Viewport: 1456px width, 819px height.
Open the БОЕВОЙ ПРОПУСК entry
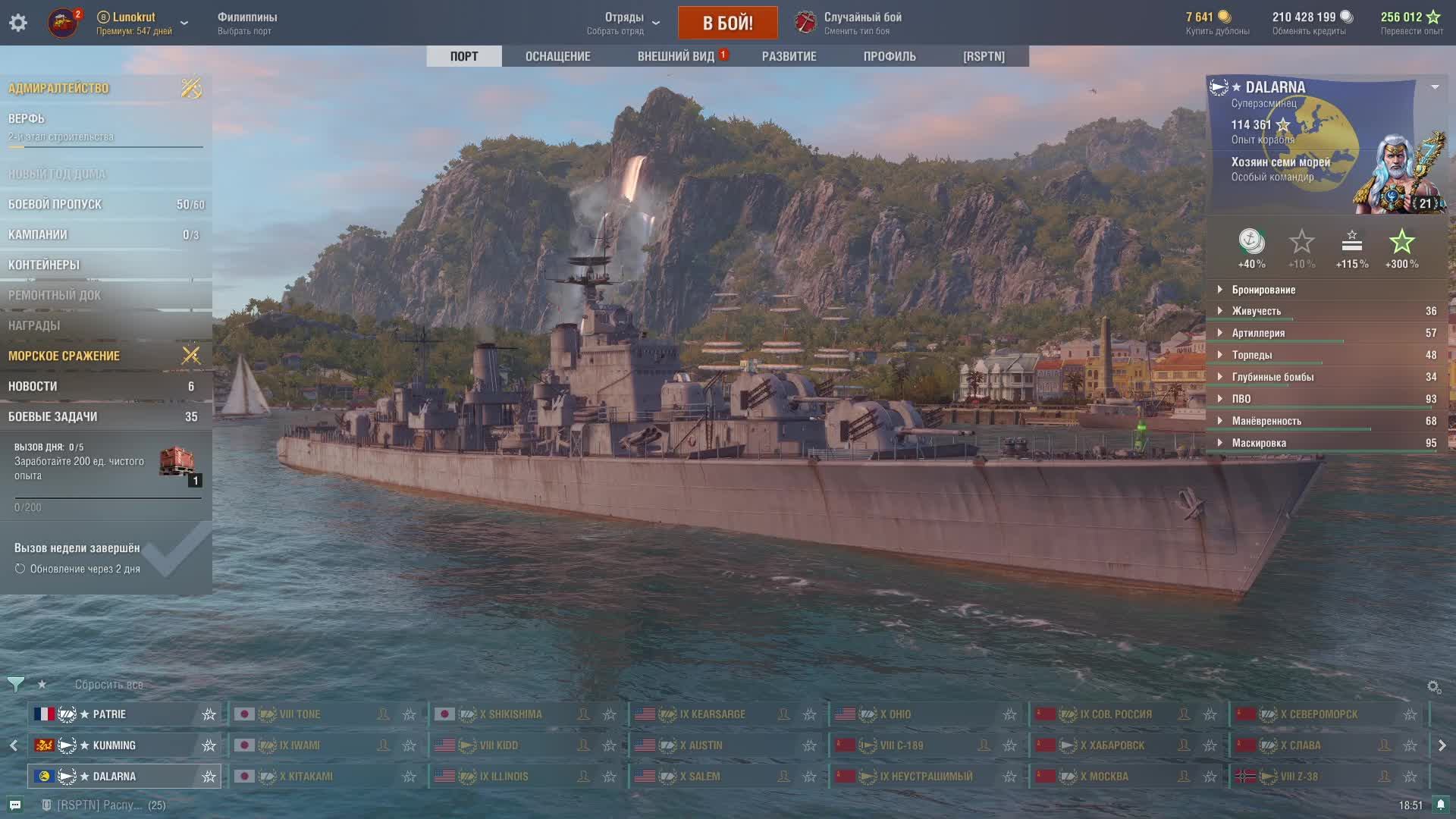(55, 204)
